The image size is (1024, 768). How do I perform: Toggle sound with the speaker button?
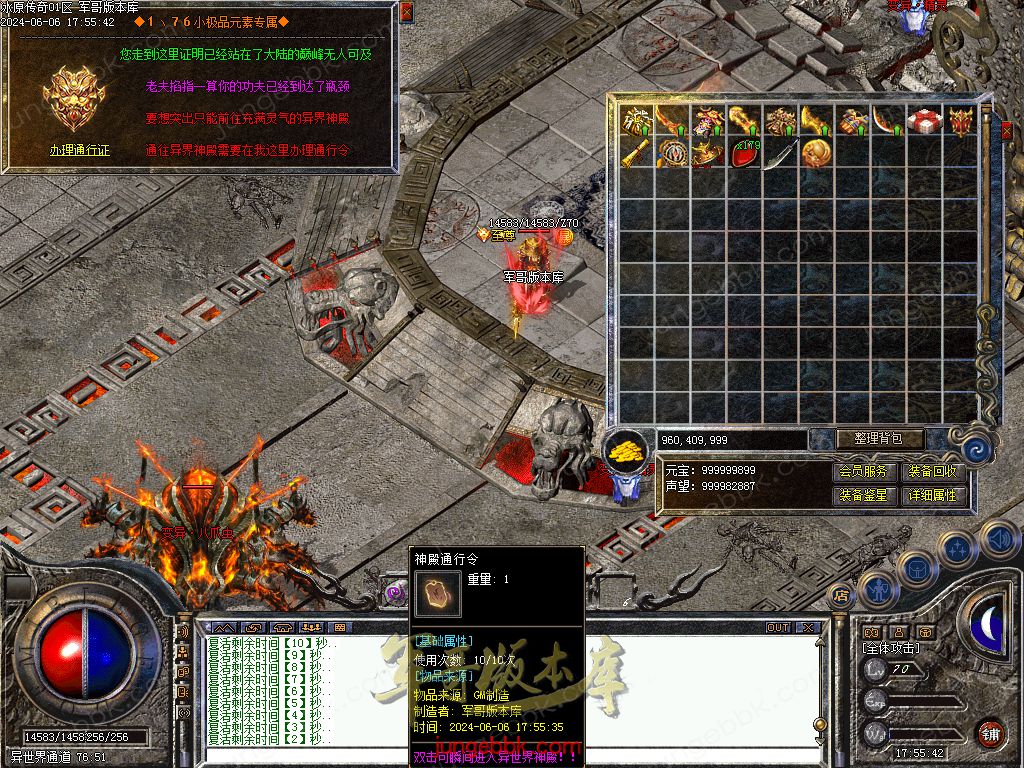tap(998, 539)
